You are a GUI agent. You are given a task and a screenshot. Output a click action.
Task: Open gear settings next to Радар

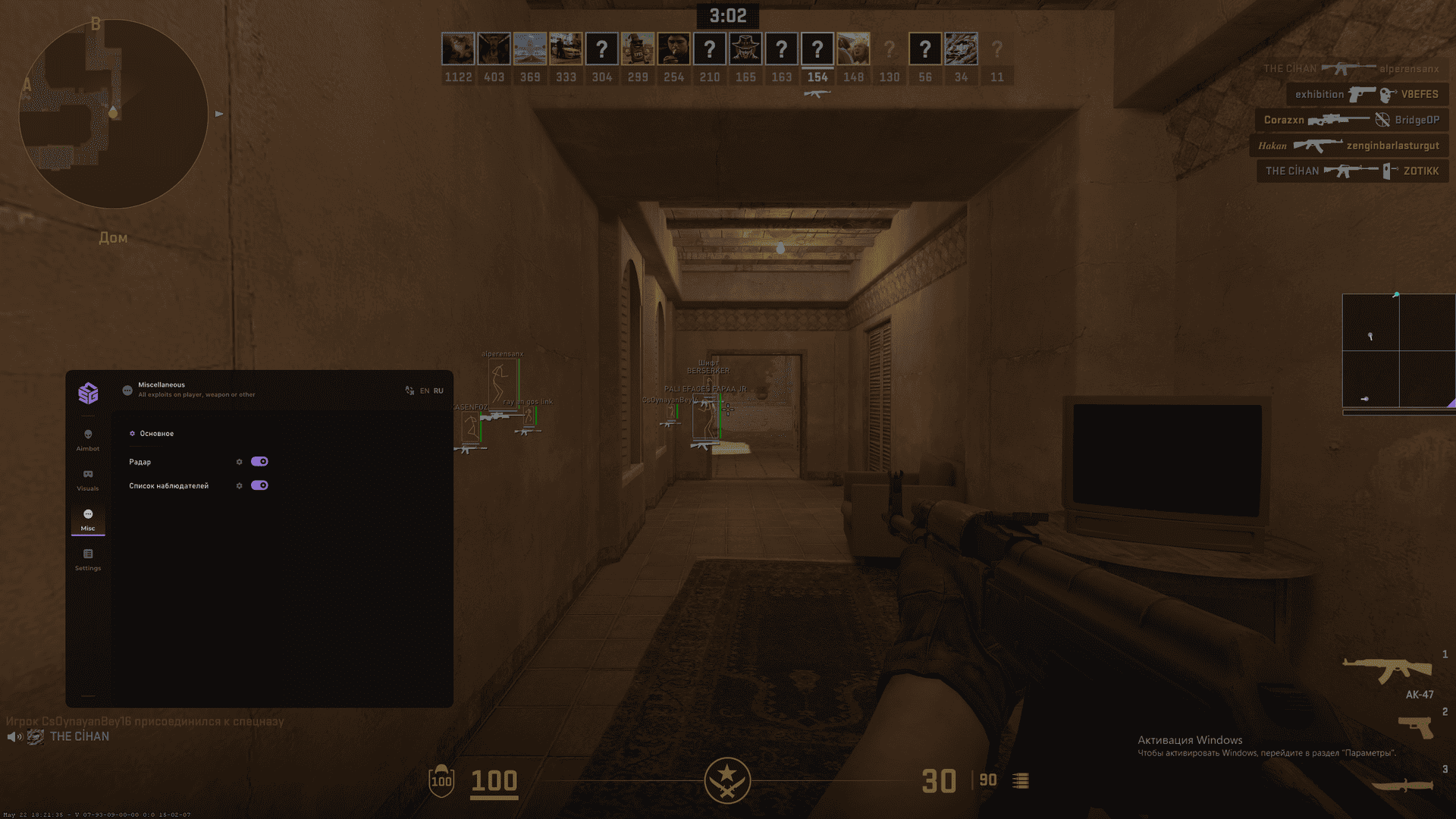pos(240,461)
